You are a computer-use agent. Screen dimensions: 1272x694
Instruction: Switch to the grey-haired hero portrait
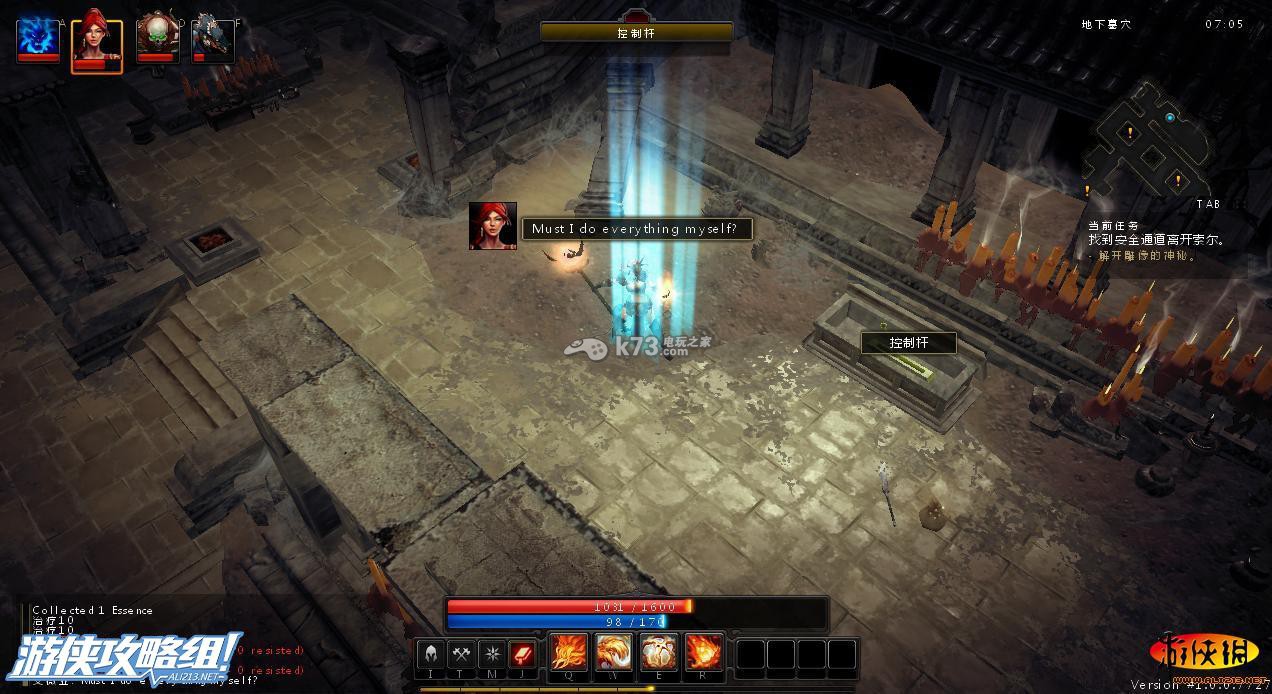click(x=213, y=38)
